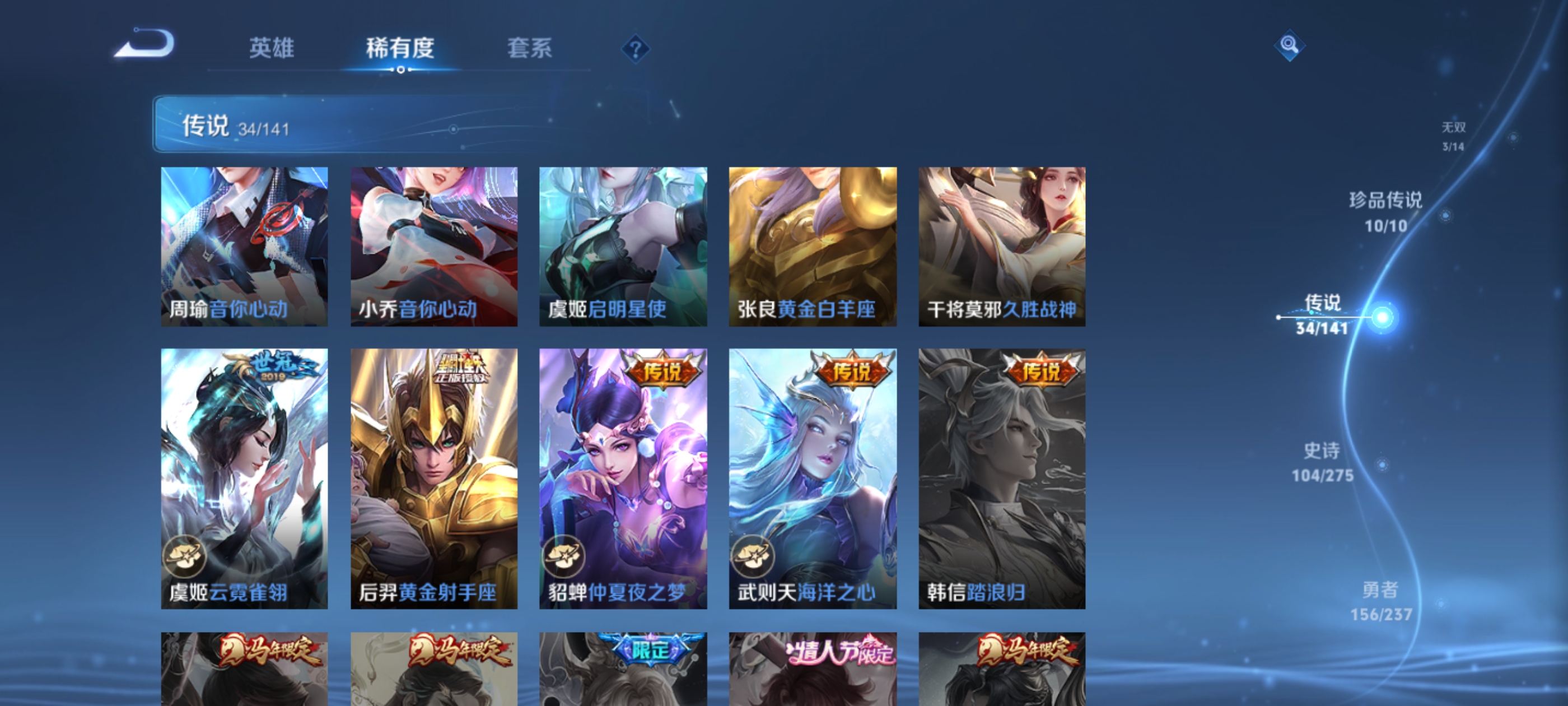Click the 周瑜音你心动 skin thumbnail
Image resolution: width=1568 pixels, height=706 pixels.
[x=245, y=247]
